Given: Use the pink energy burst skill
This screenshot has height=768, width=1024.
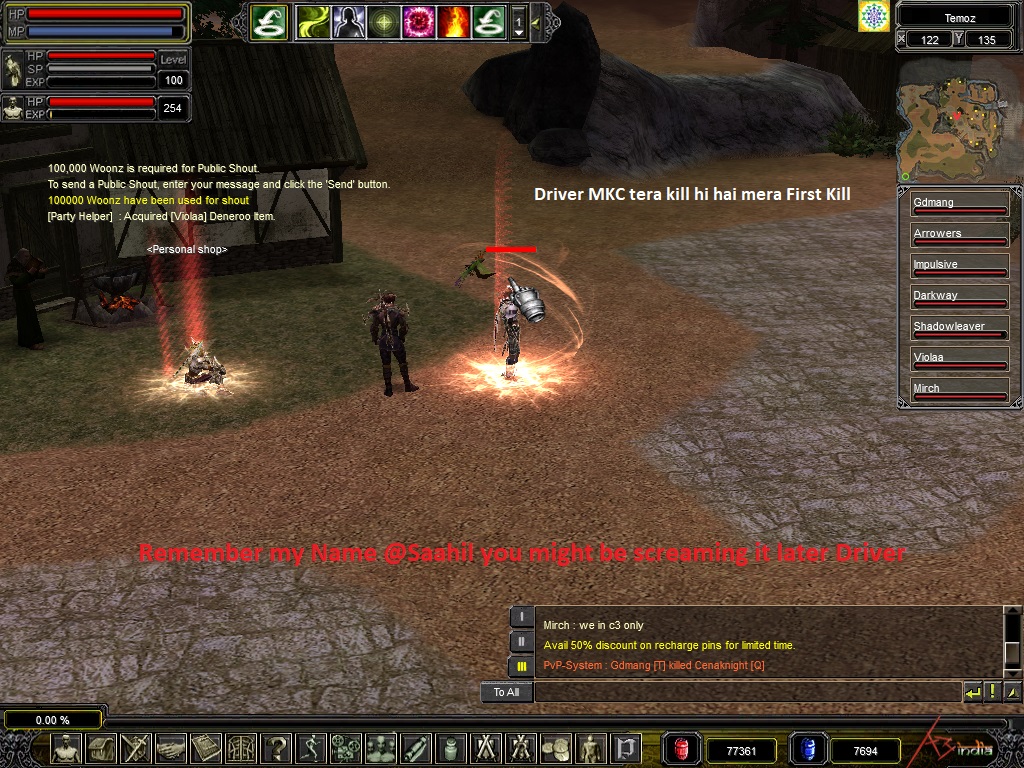Looking at the screenshot, I should tap(418, 21).
